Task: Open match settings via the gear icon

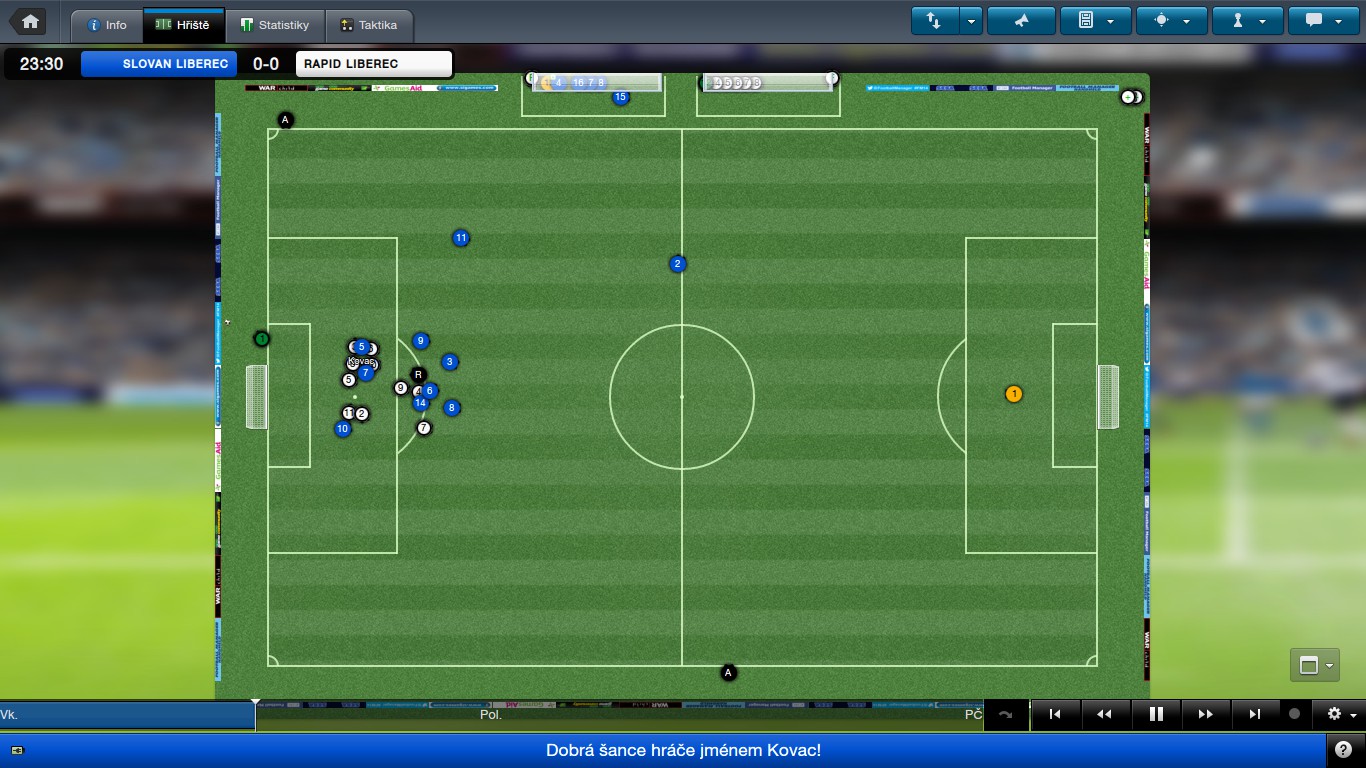Action: (1333, 714)
